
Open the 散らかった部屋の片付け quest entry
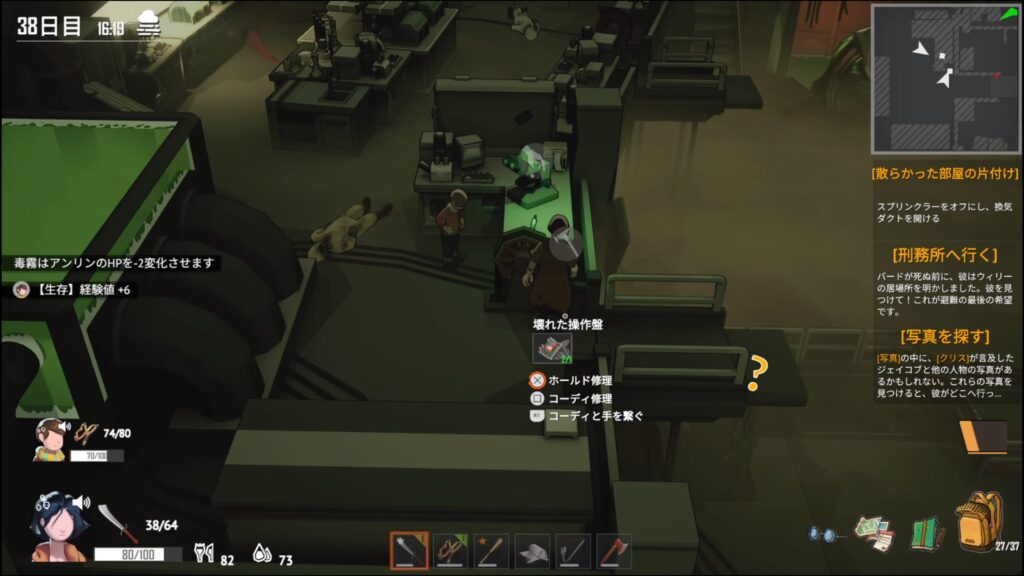tap(946, 172)
